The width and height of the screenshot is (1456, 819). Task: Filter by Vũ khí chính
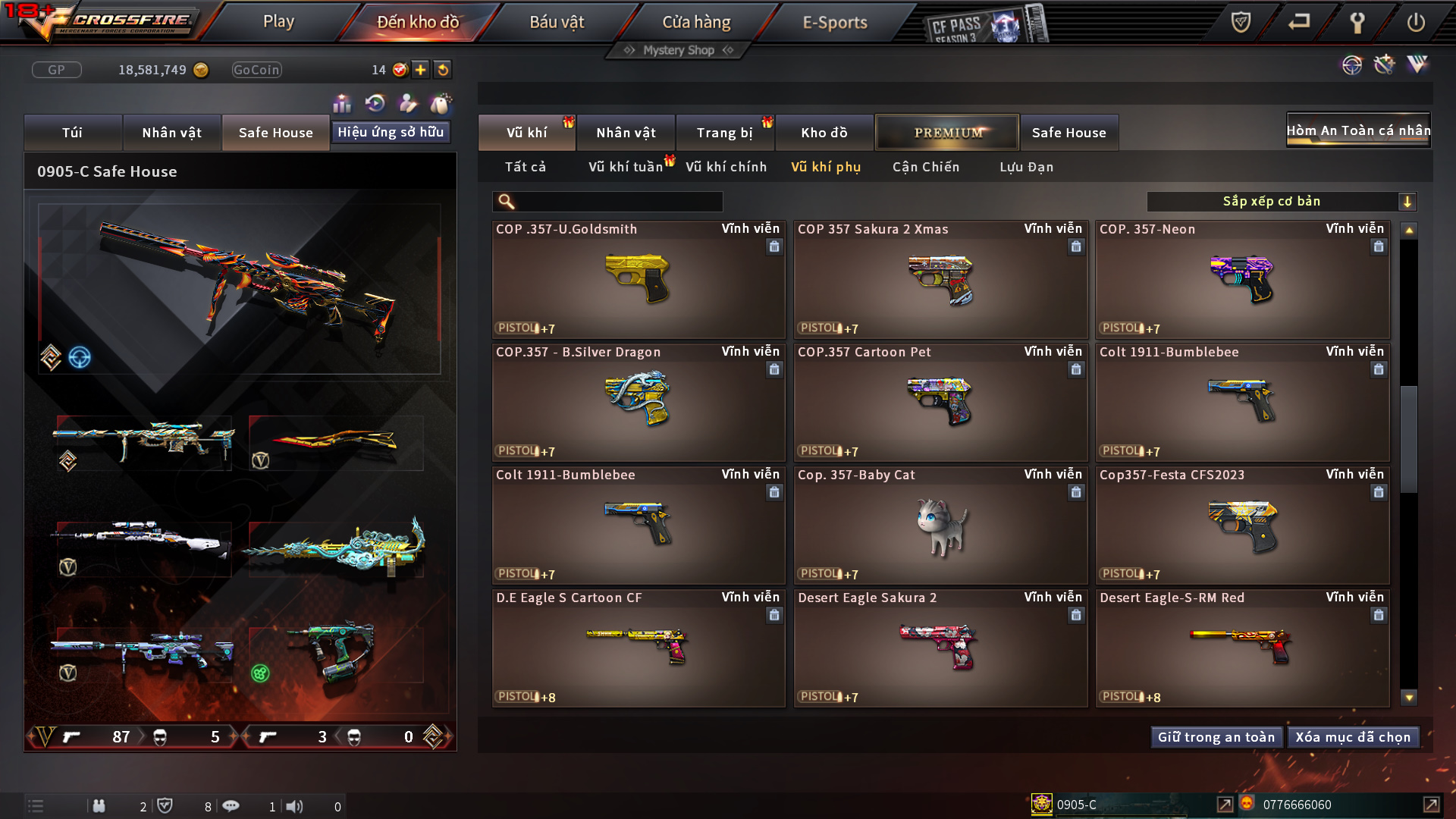[726, 167]
